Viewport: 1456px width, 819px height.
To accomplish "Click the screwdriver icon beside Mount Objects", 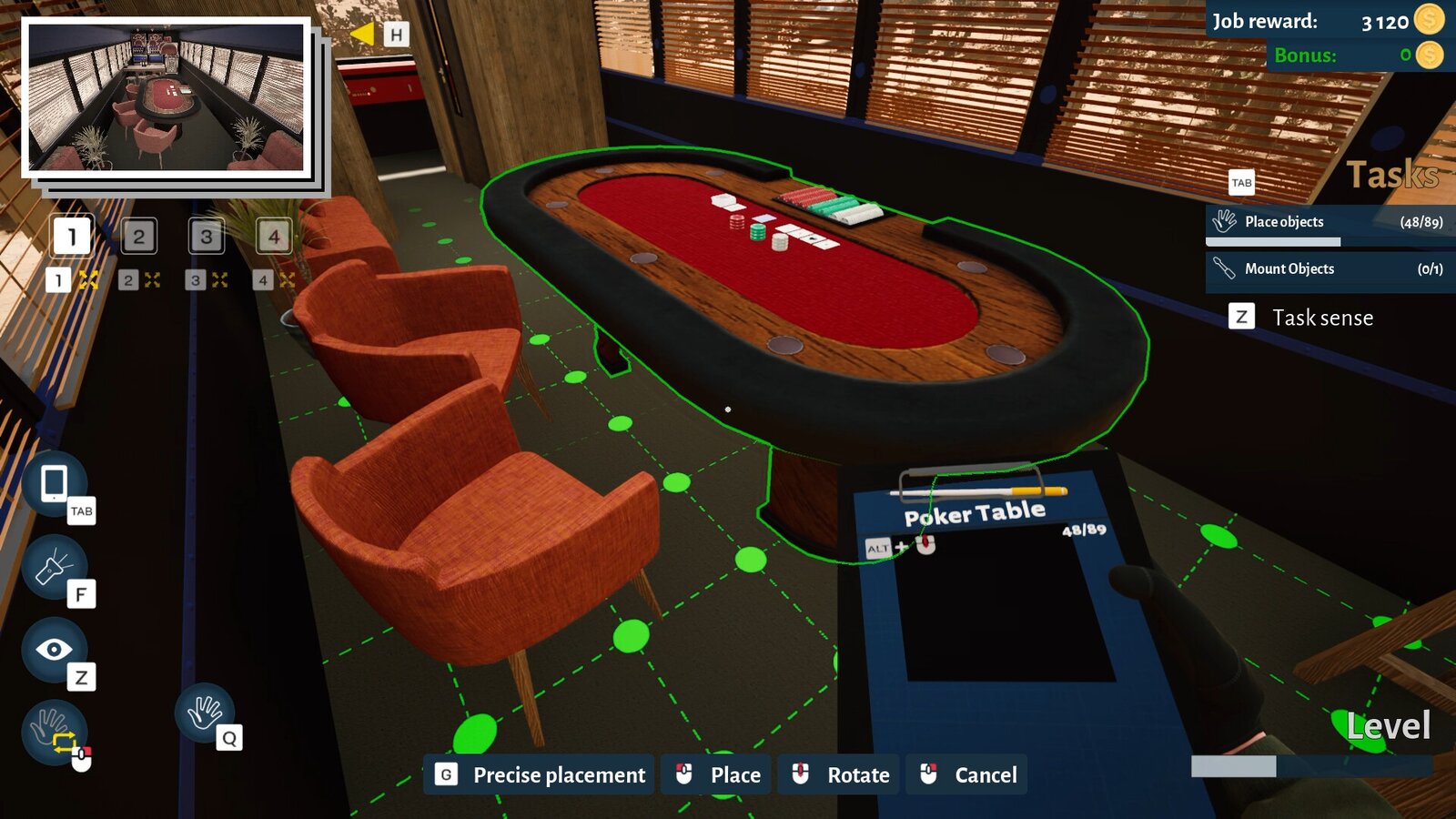I will click(1225, 269).
